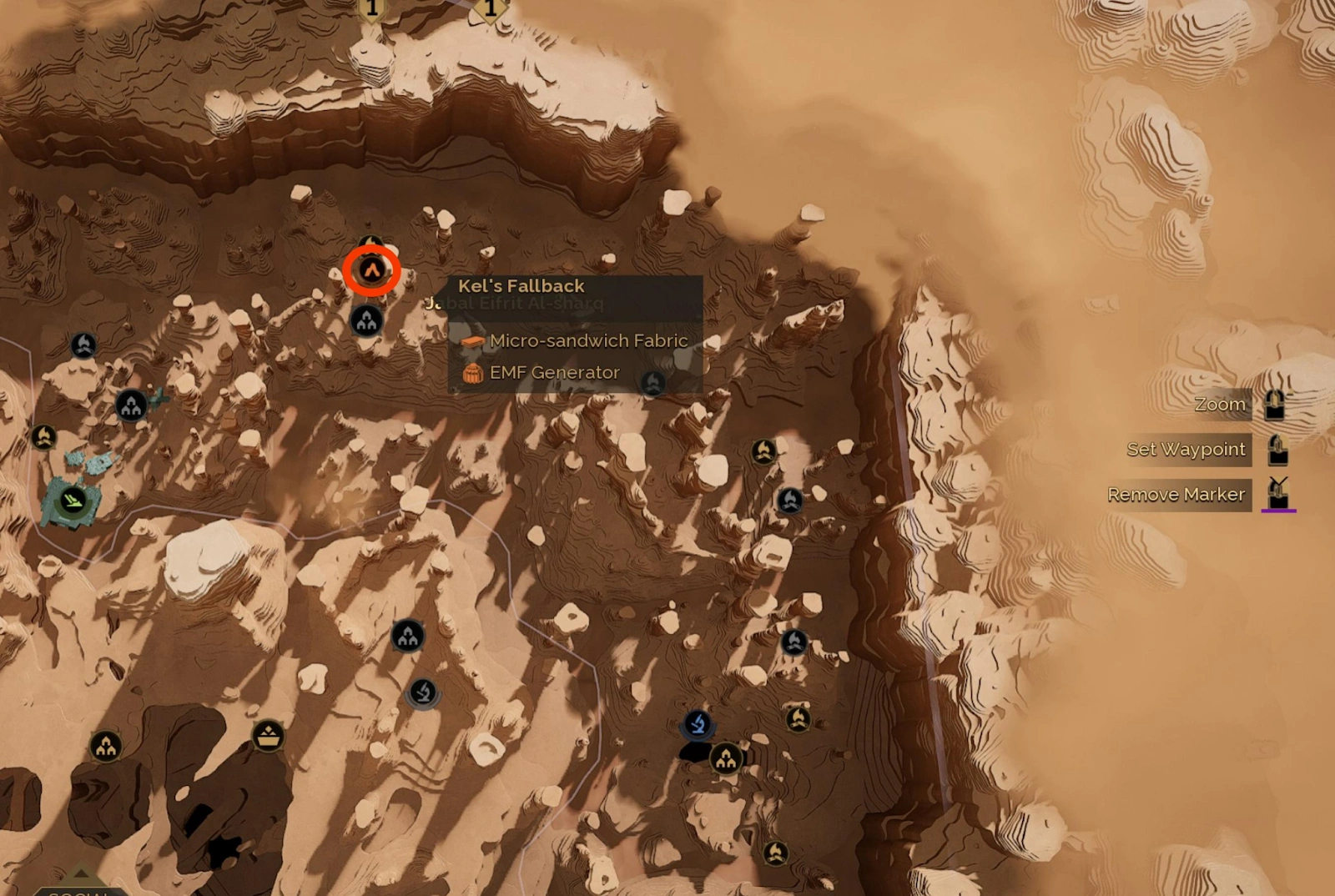Select Zoom from the context menu
Viewport: 1335px width, 896px height.
tap(1220, 404)
